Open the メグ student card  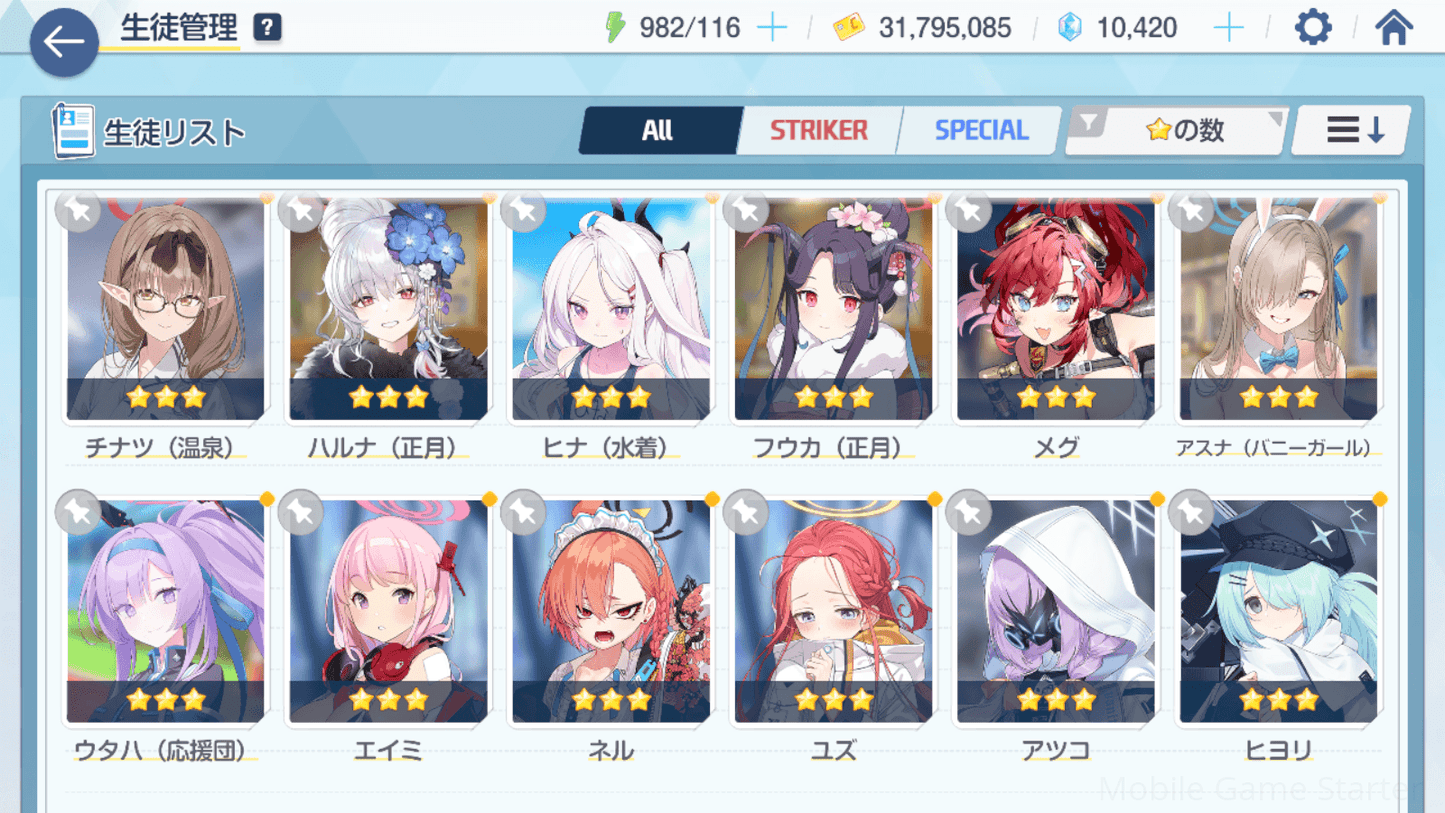tap(1056, 310)
